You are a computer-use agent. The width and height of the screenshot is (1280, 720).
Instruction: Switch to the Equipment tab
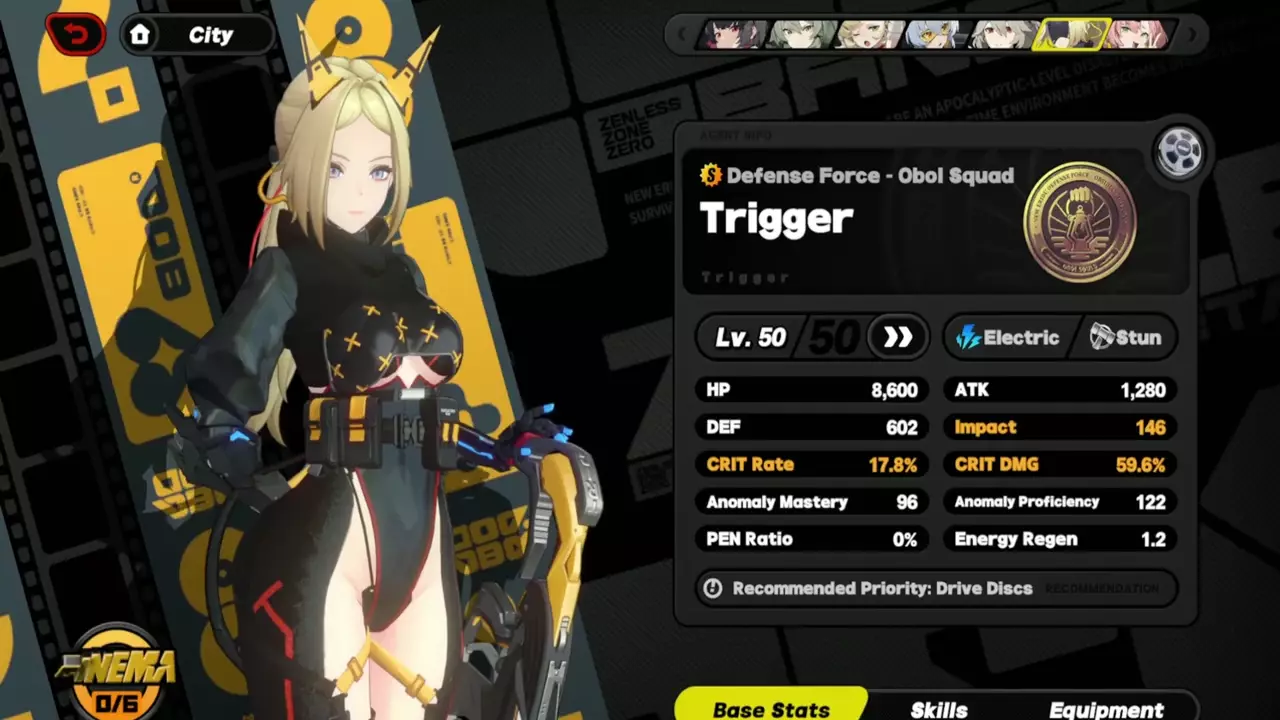1105,709
